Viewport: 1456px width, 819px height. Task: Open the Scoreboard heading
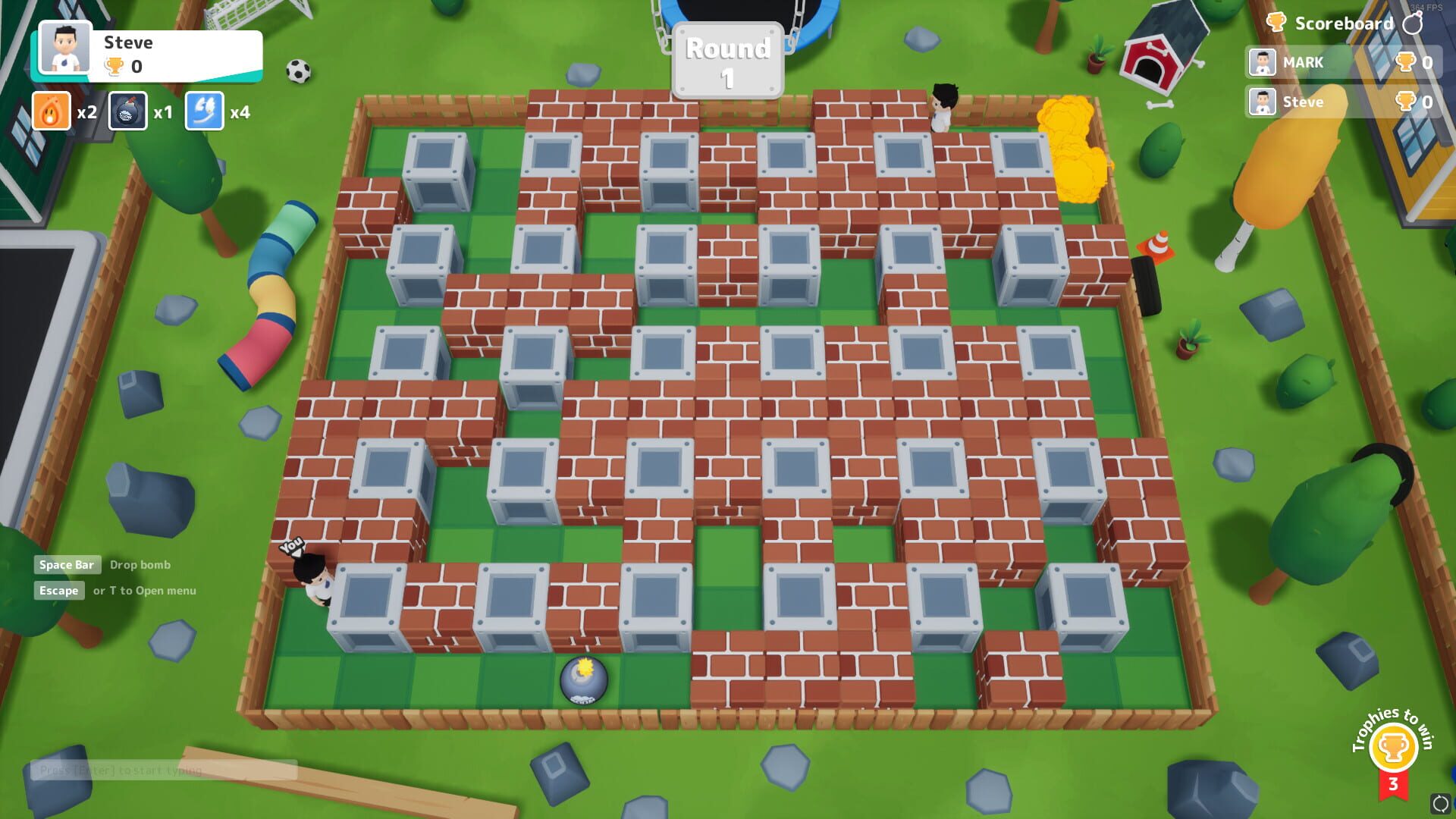pyautogui.click(x=1342, y=23)
